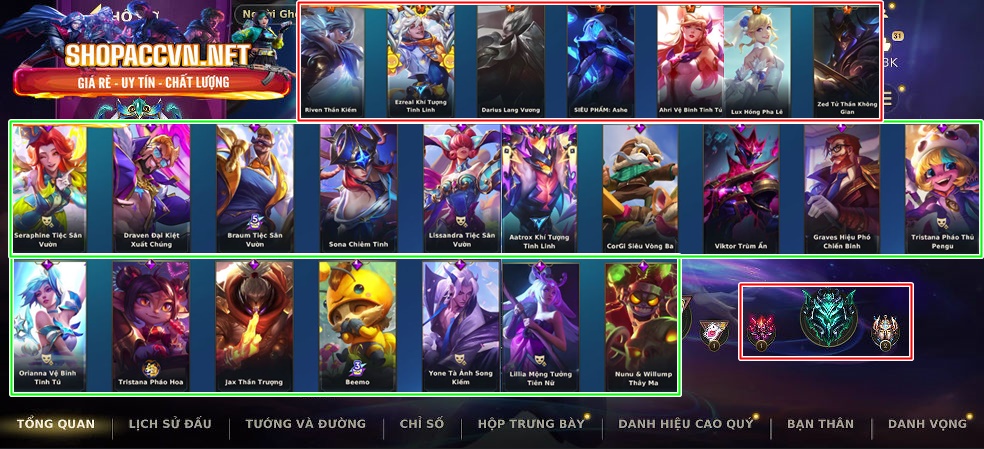Pick the Sona Chiêm Tinh skin card
Image resolution: width=984 pixels, height=449 pixels.
[x=358, y=188]
